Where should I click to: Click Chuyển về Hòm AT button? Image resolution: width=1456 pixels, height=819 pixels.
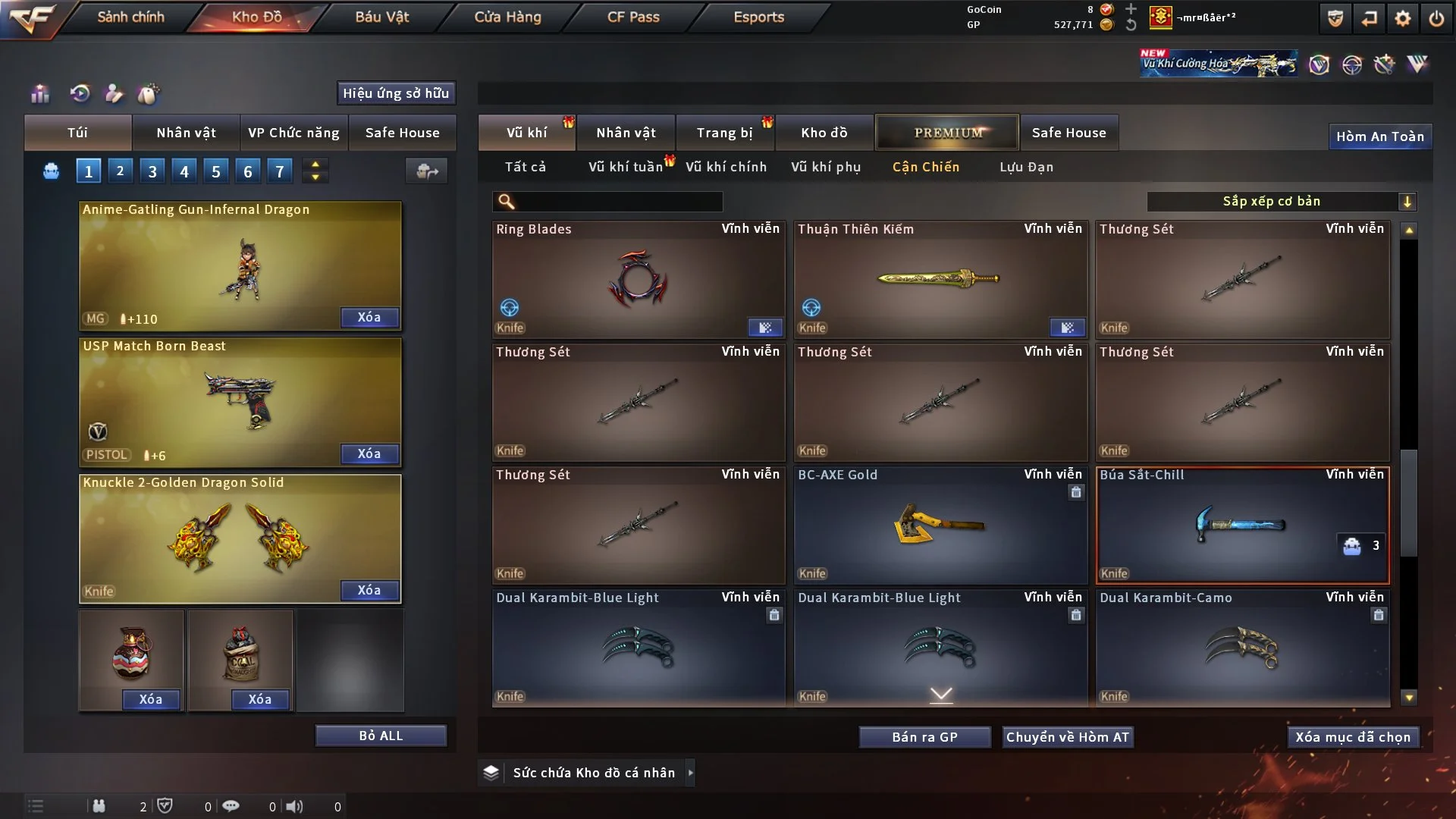pyautogui.click(x=1068, y=737)
